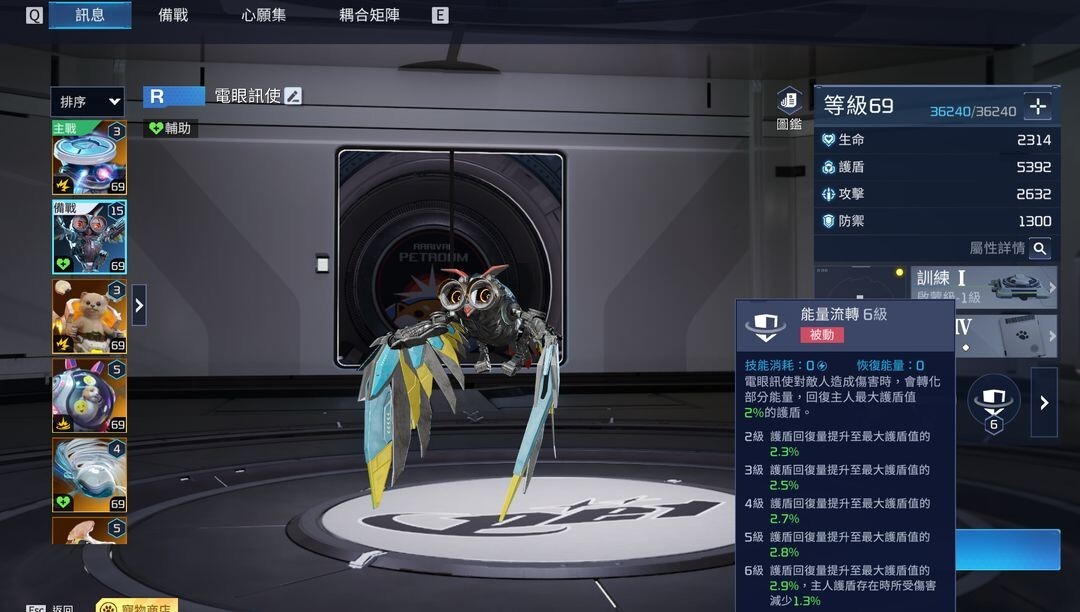
Task: Select the 能量流轉 level 6 skill icon
Action: coord(993,402)
